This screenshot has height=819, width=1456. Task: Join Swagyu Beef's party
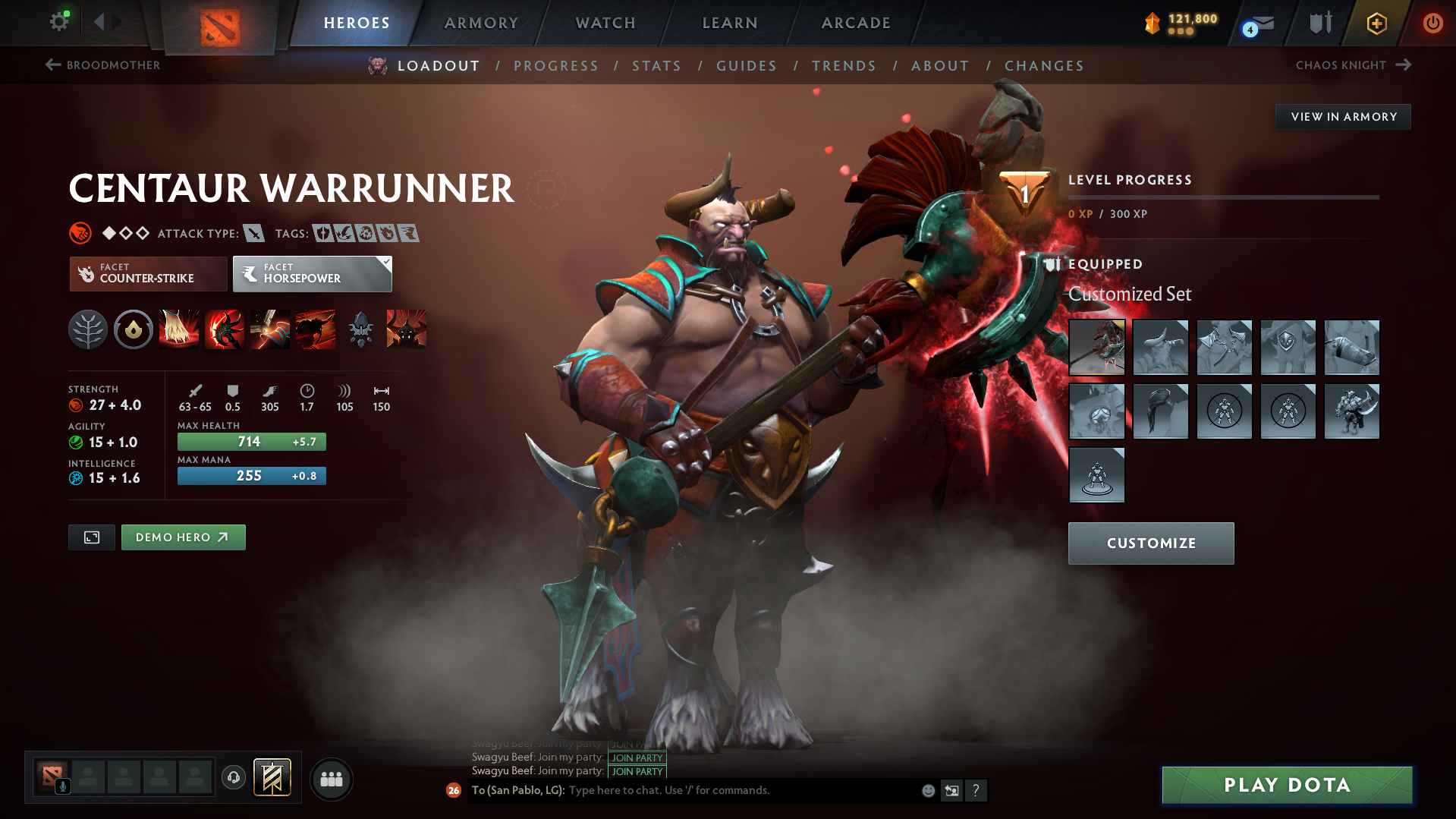[x=637, y=771]
